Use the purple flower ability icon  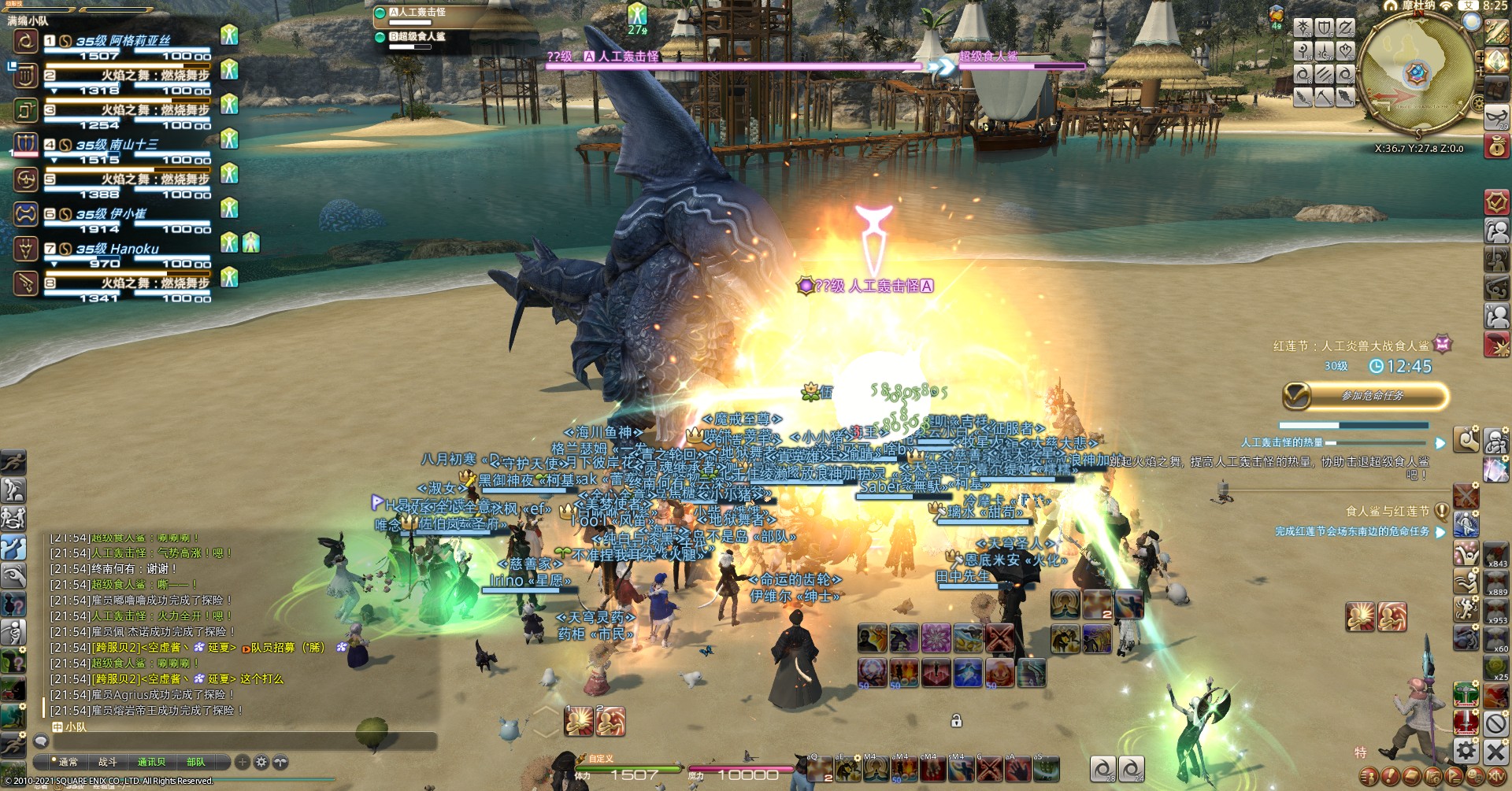click(936, 638)
